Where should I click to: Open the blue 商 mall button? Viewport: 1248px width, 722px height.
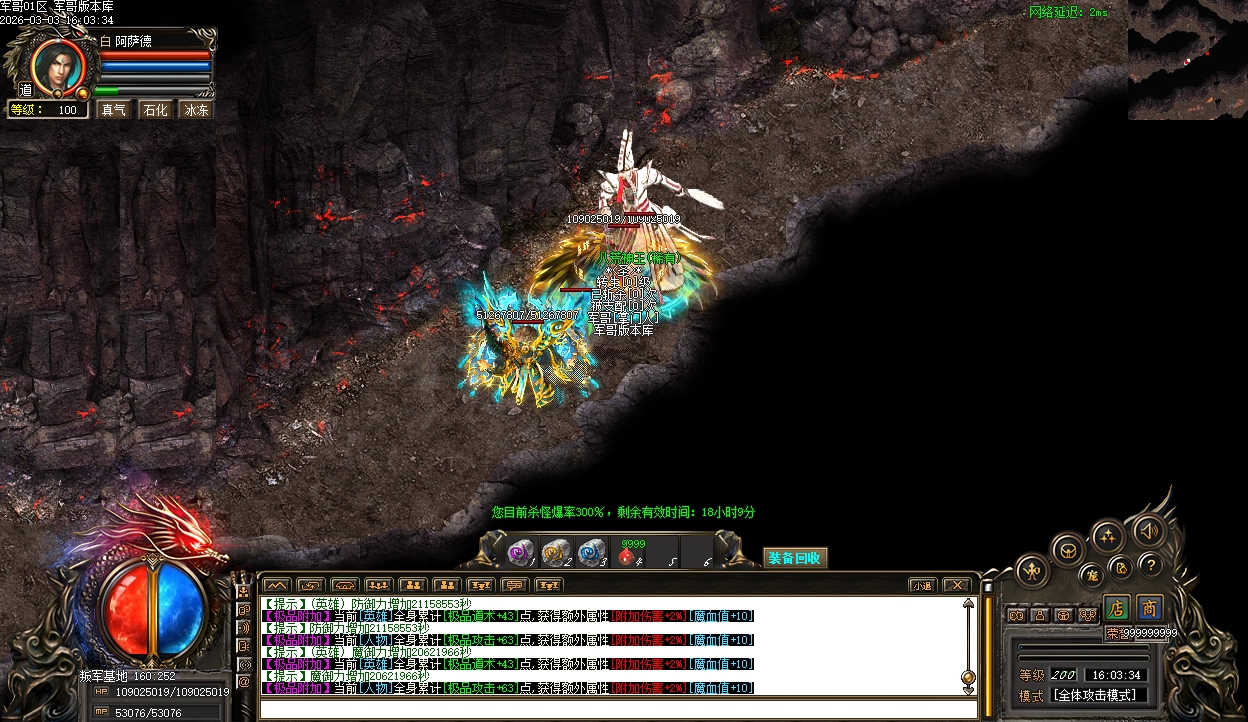pyautogui.click(x=1150, y=608)
